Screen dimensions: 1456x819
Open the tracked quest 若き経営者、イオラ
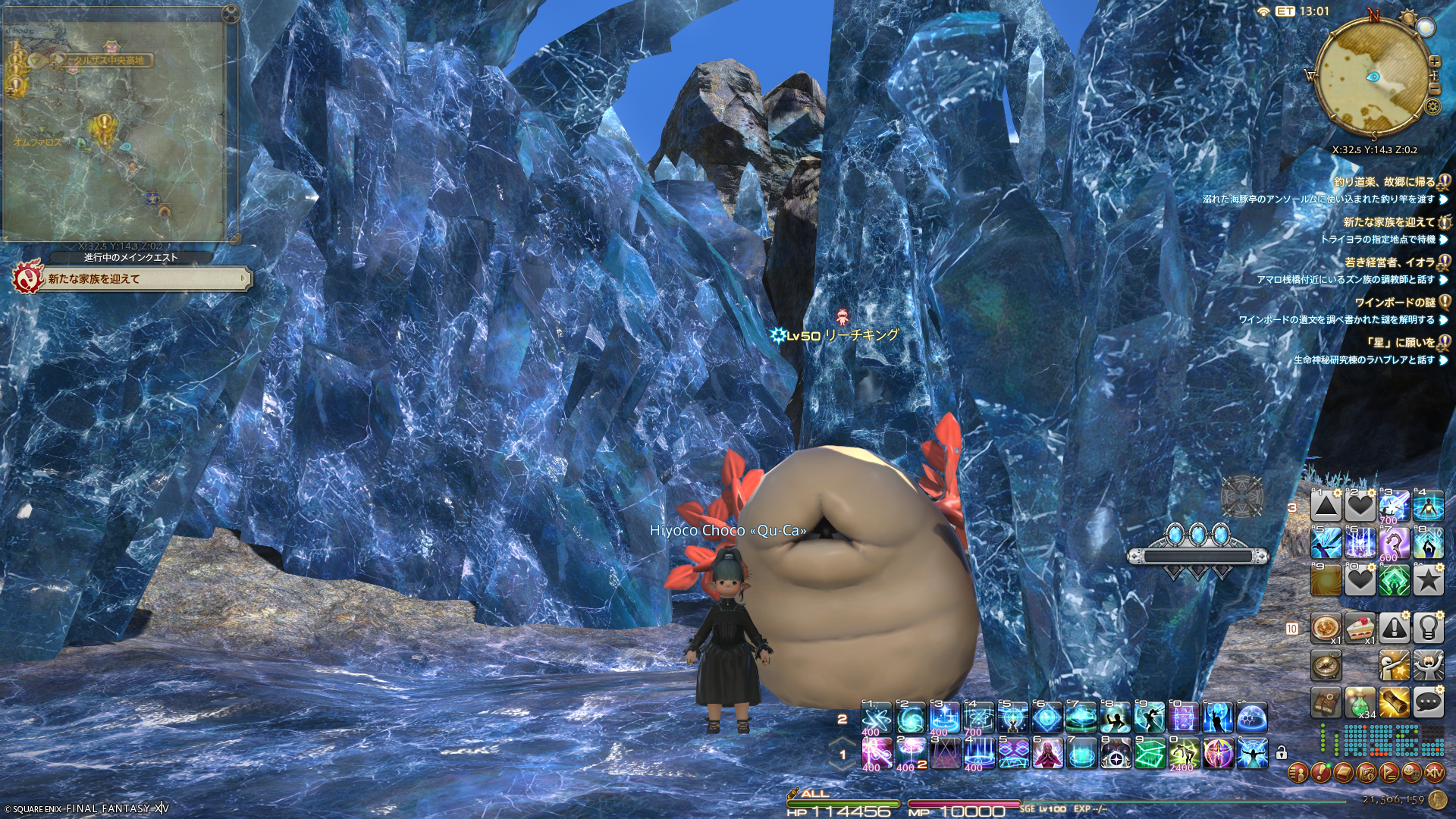point(1389,262)
